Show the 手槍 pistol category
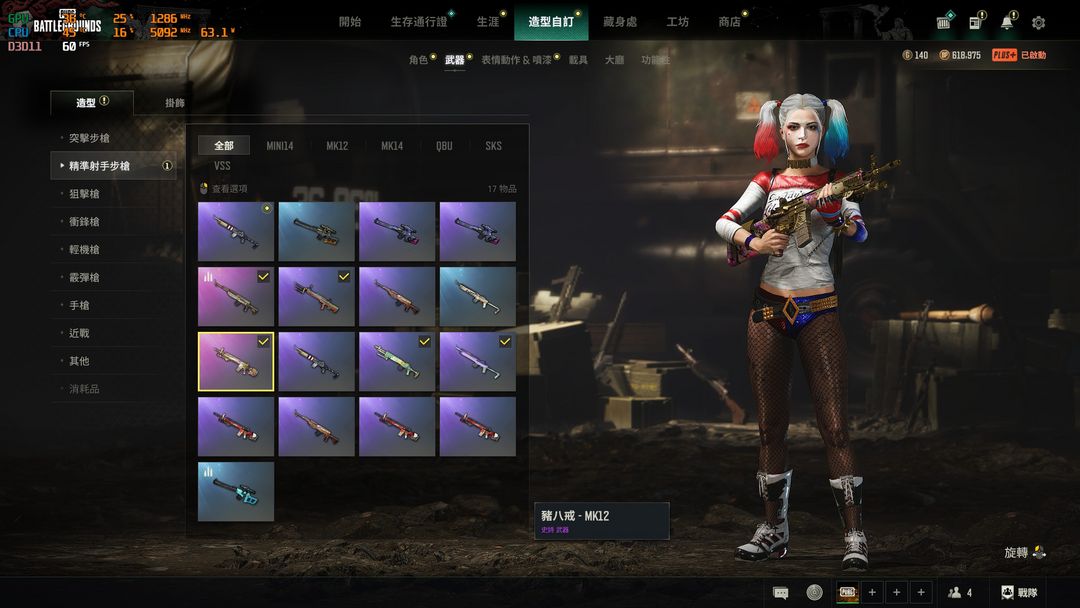The image size is (1080, 608). [x=79, y=305]
